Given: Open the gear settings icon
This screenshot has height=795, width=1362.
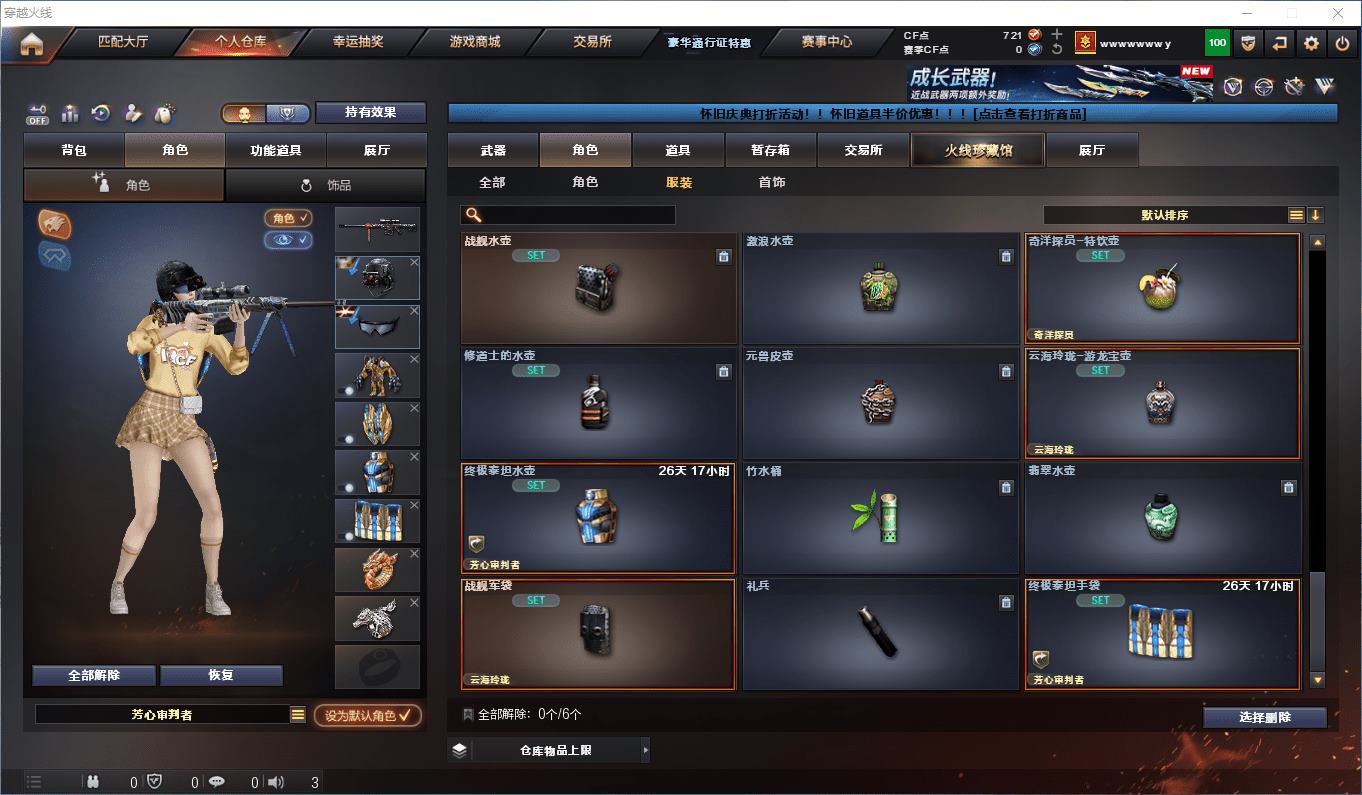Looking at the screenshot, I should click(x=1311, y=43).
